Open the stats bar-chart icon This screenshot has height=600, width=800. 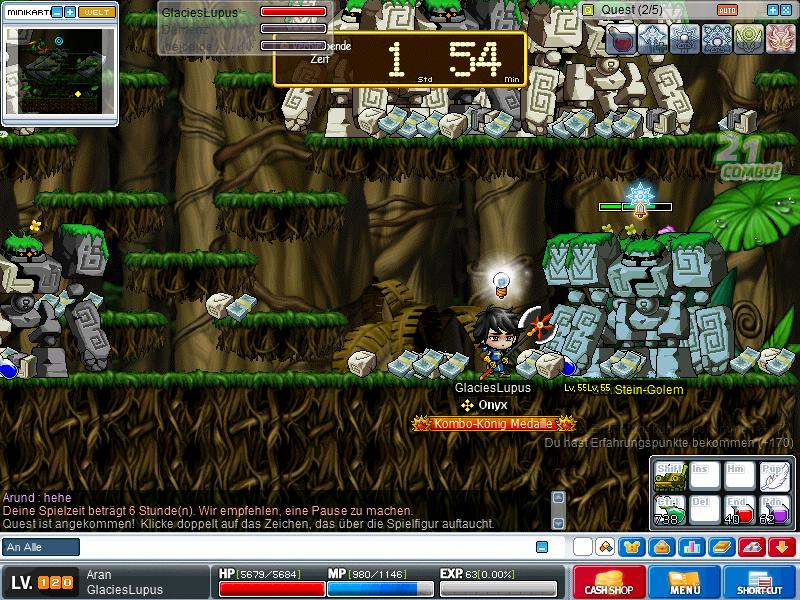tap(690, 547)
